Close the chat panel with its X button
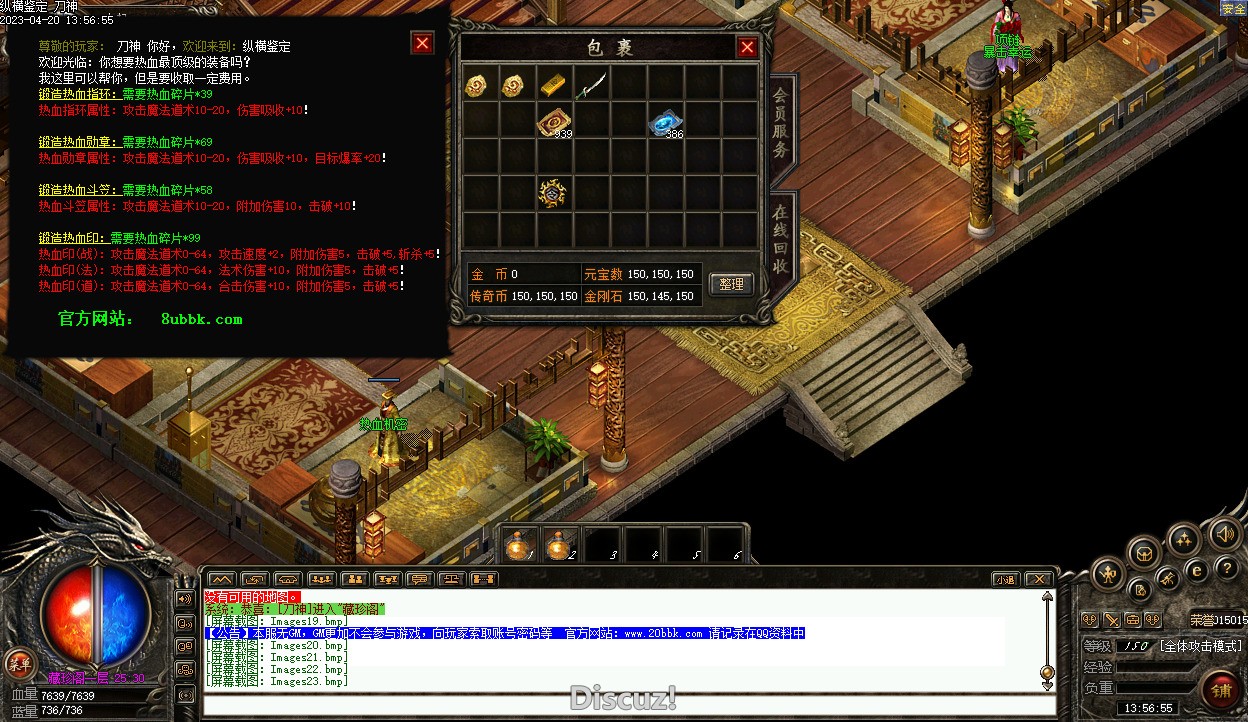1248x722 pixels. click(1039, 579)
